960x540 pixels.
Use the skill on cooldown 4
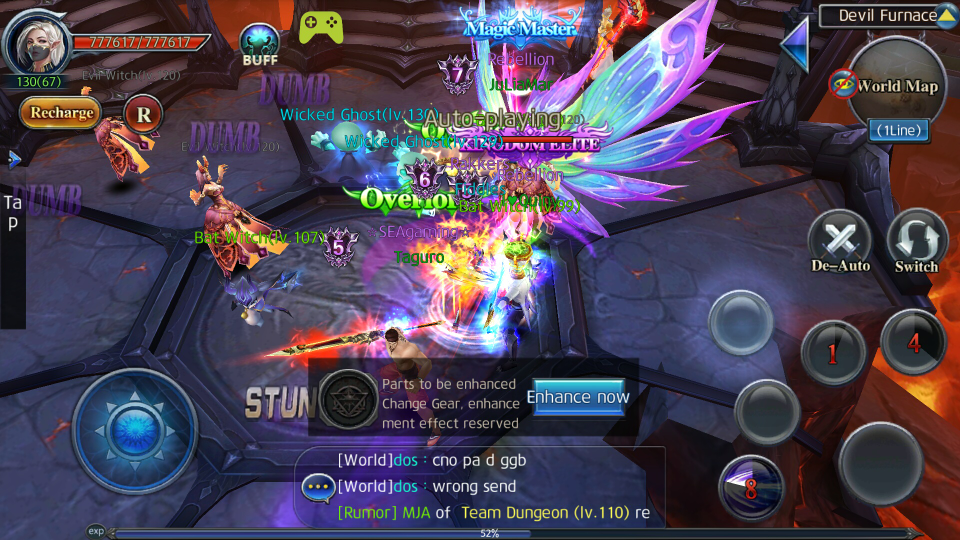coord(913,342)
